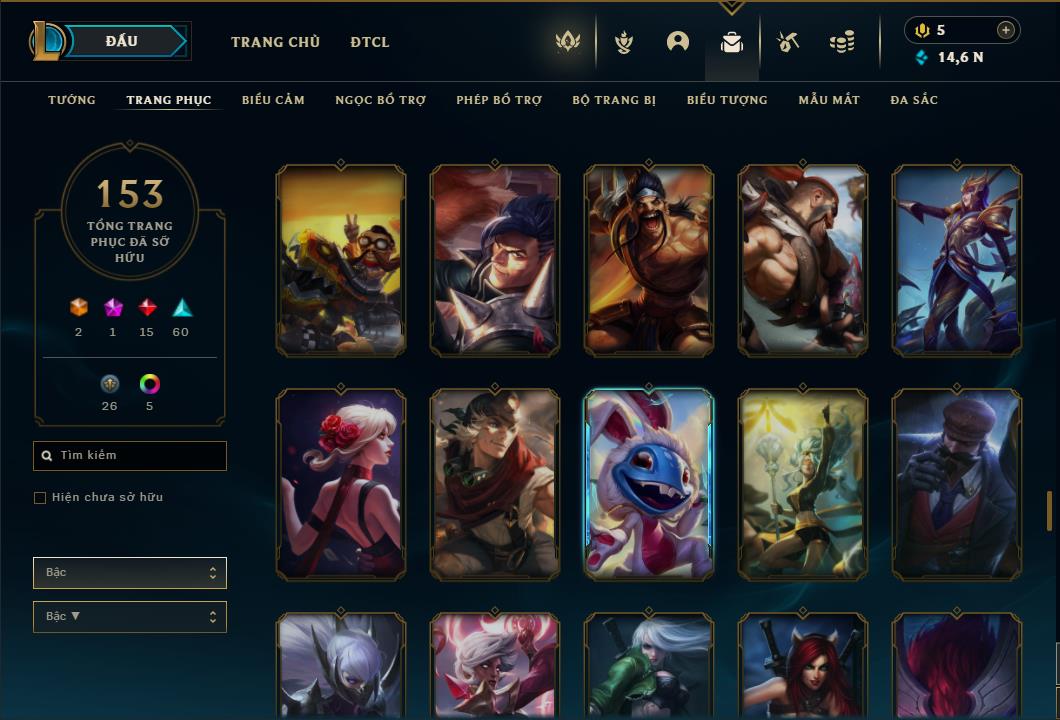Viewport: 1060px width, 720px height.
Task: Show the BỘ TRANG BỊ tab
Action: tap(614, 100)
